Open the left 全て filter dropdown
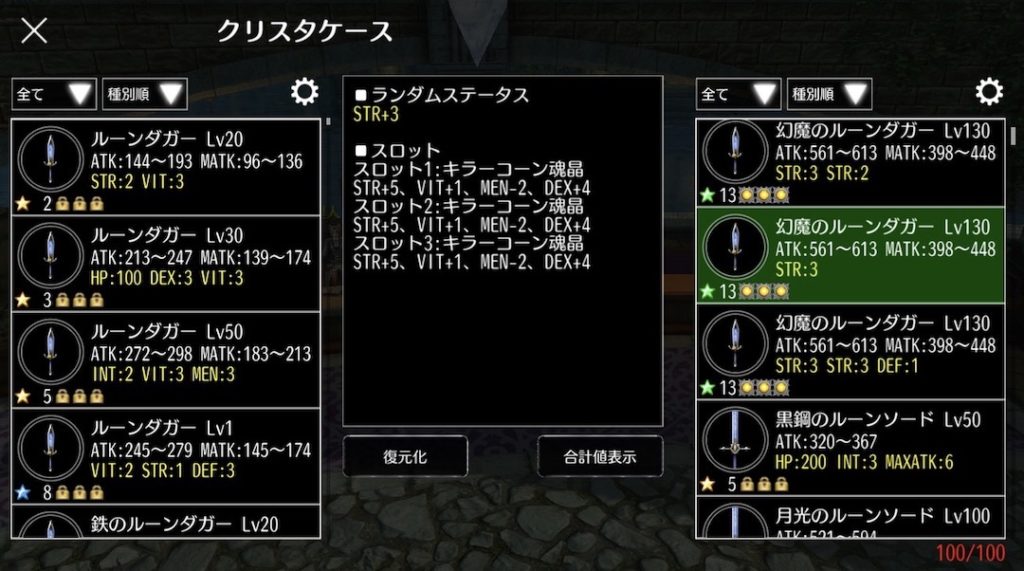1024x571 pixels. [x=54, y=94]
